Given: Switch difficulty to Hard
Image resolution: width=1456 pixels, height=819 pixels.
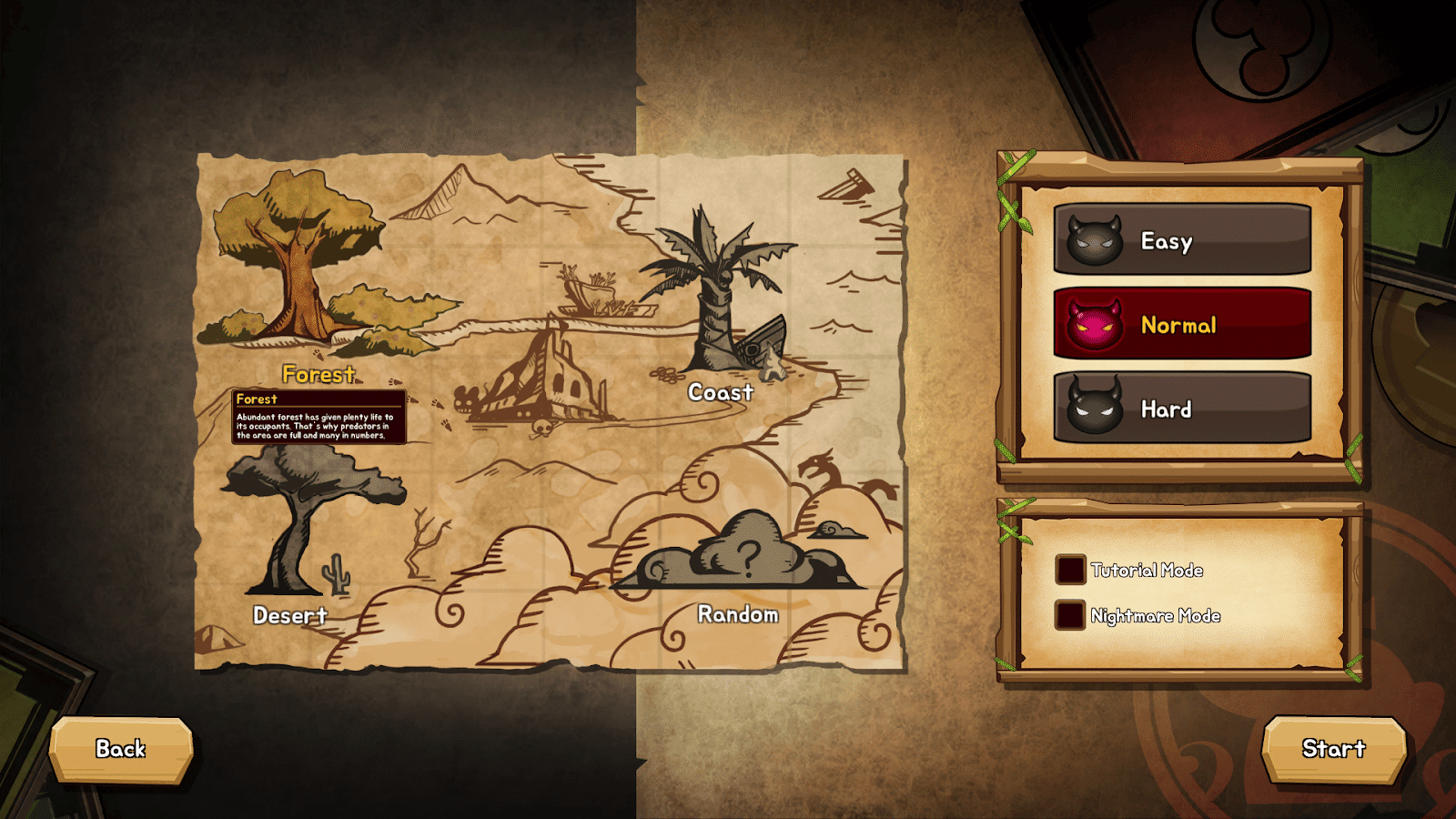Looking at the screenshot, I should click(x=1182, y=409).
